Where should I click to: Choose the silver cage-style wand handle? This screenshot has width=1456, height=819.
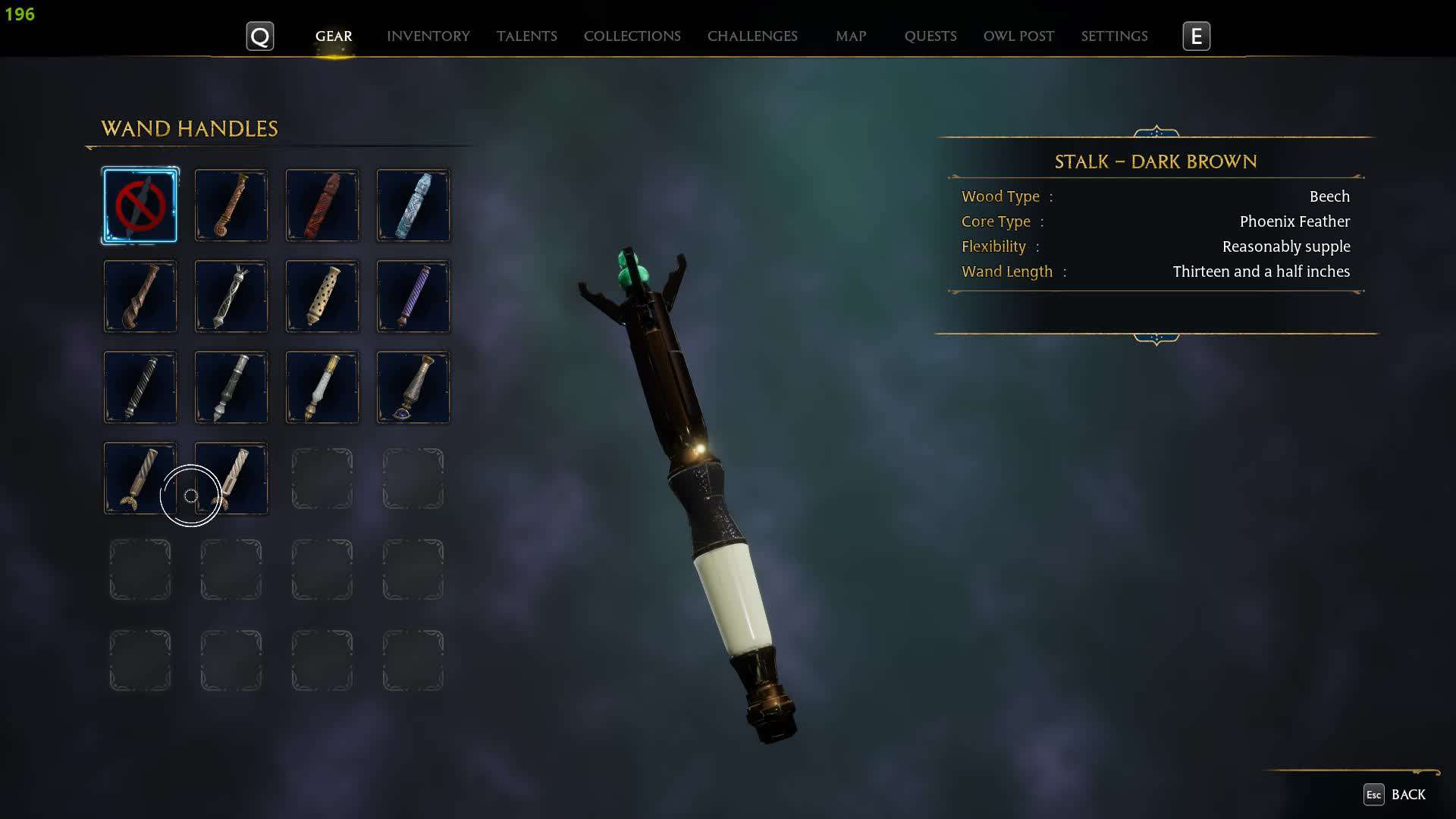coord(231,297)
